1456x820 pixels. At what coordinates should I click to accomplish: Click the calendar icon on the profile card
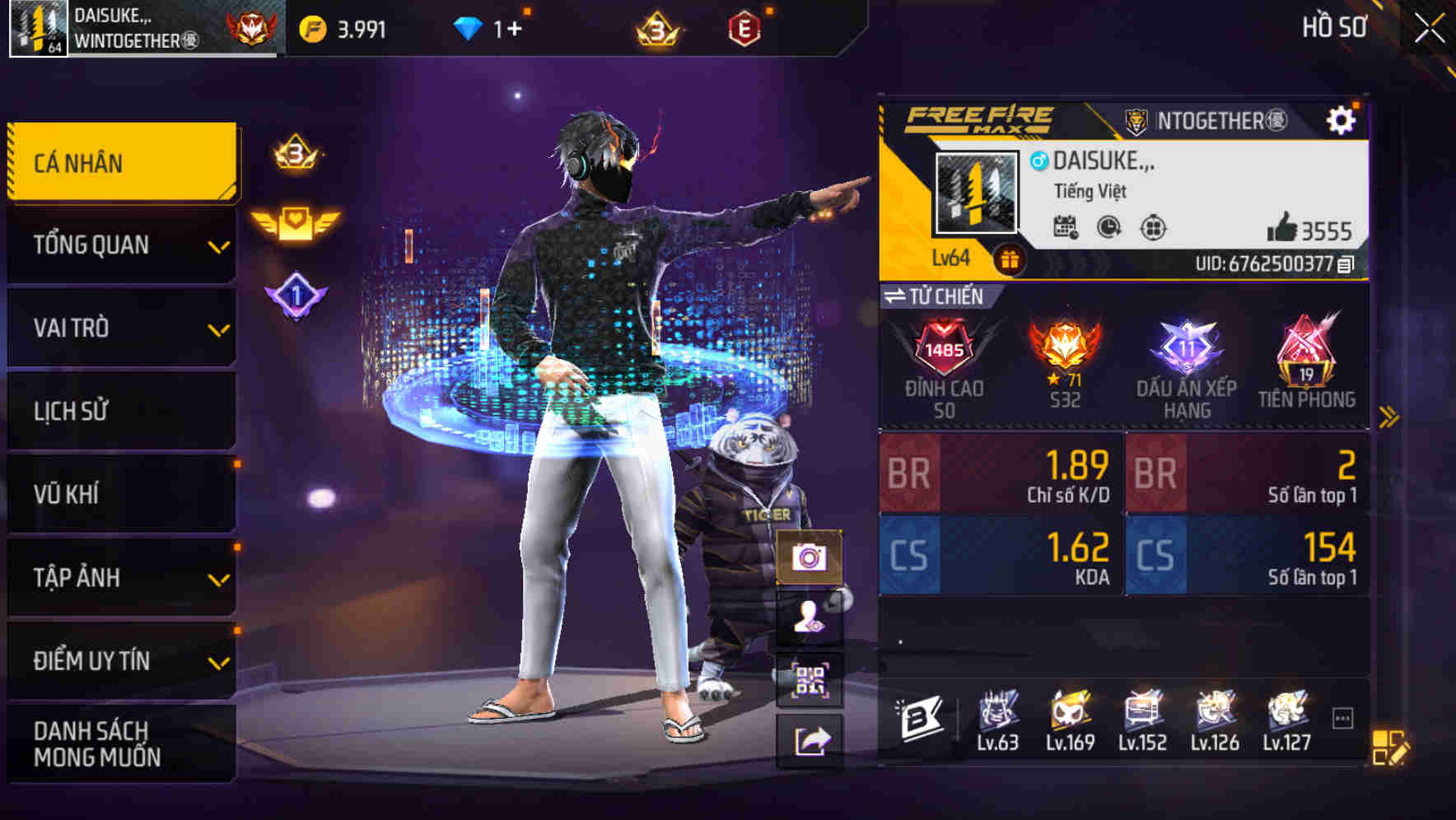[1066, 229]
